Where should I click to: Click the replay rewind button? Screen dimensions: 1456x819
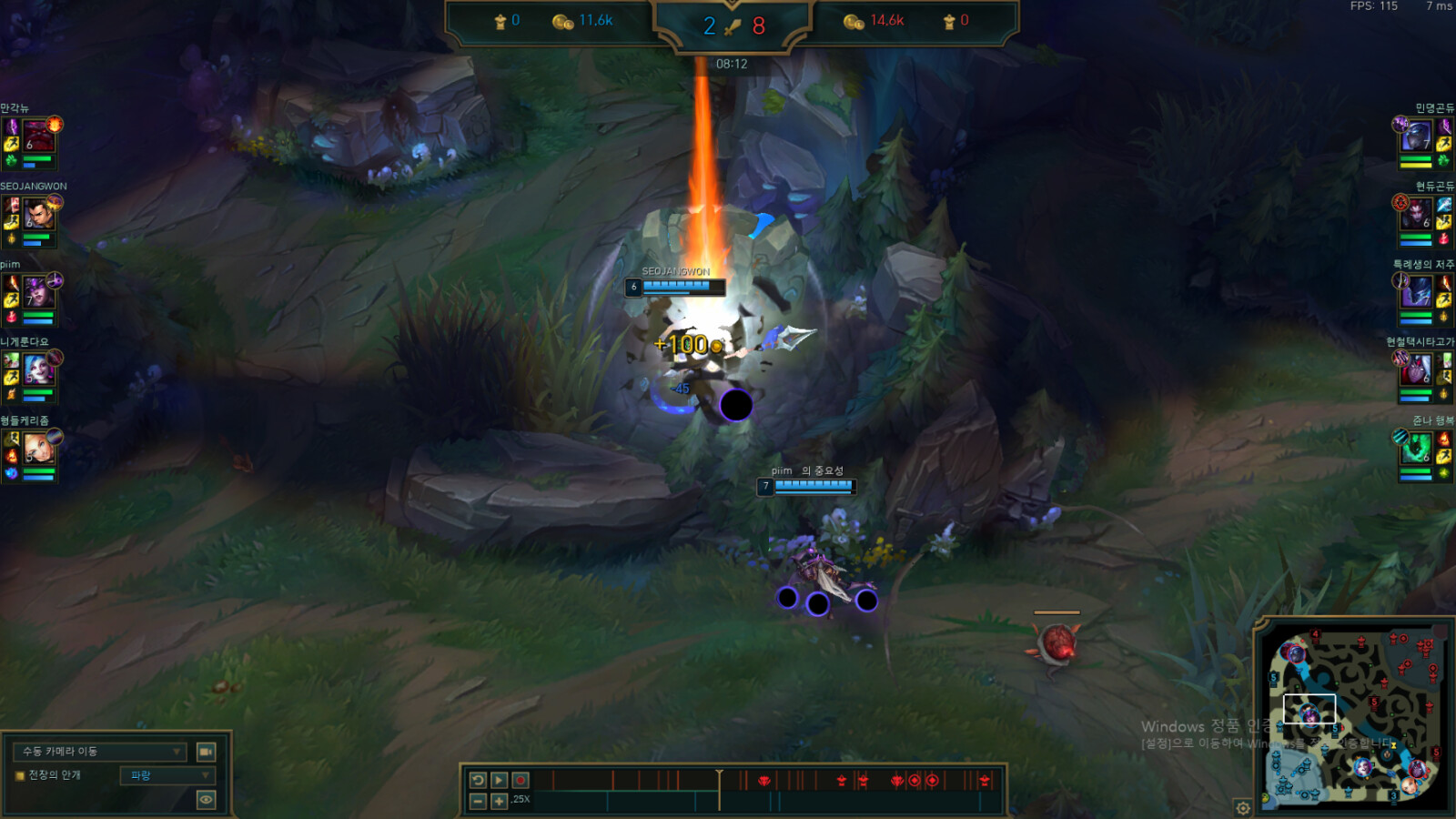(478, 780)
